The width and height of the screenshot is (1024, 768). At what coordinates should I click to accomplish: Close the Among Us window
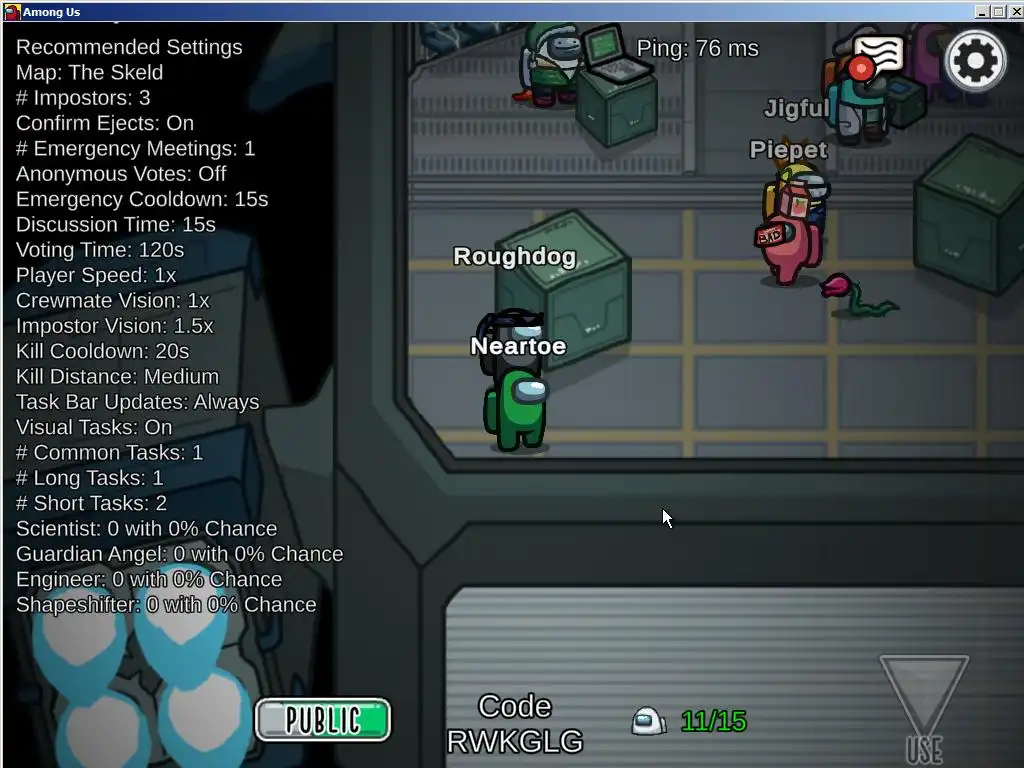pos(1014,12)
